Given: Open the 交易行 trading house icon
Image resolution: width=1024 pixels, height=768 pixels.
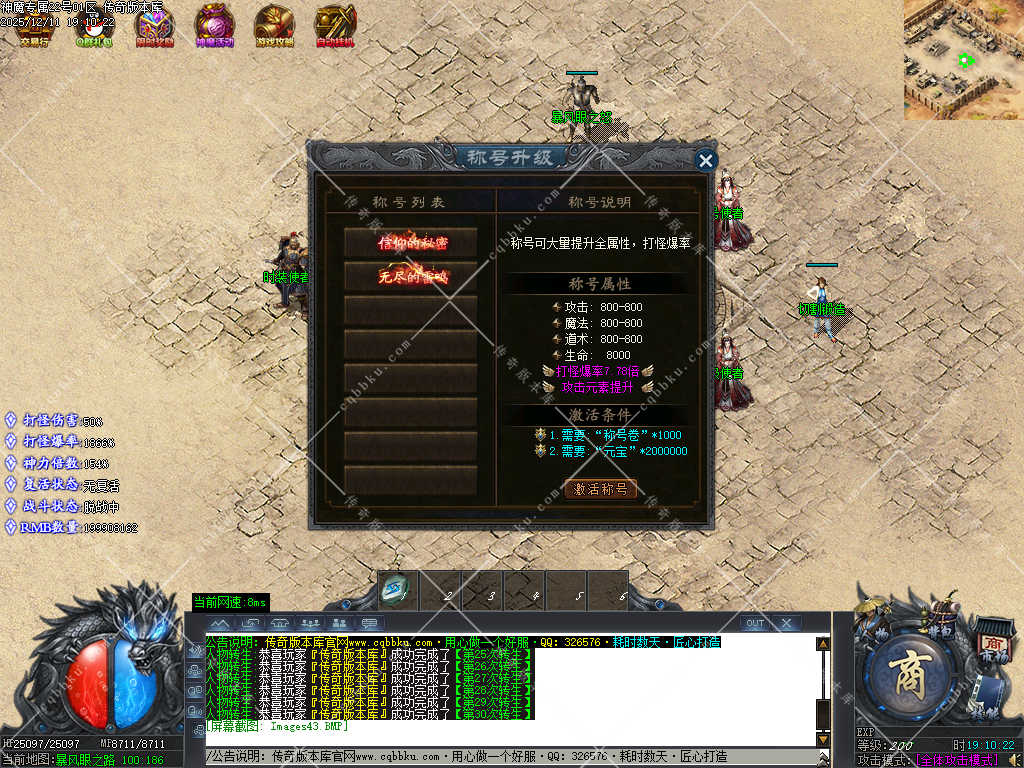Looking at the screenshot, I should (33, 25).
